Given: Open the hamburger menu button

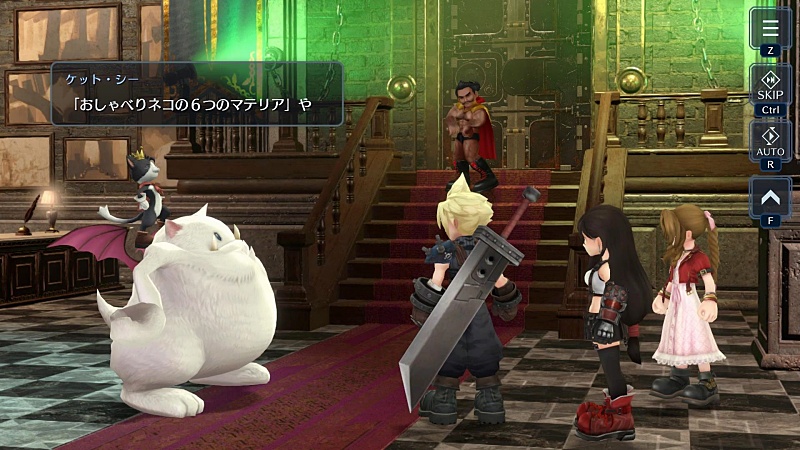Looking at the screenshot, I should click(x=770, y=29).
